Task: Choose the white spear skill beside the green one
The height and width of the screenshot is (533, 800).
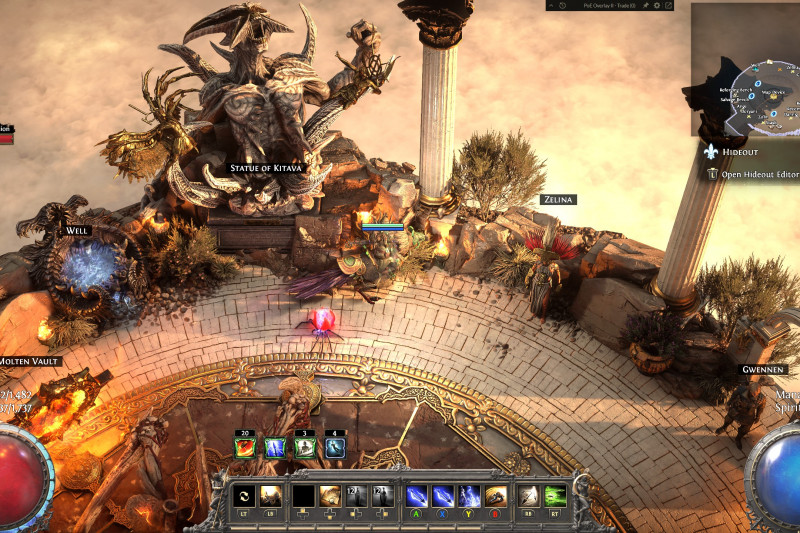Action: point(530,495)
